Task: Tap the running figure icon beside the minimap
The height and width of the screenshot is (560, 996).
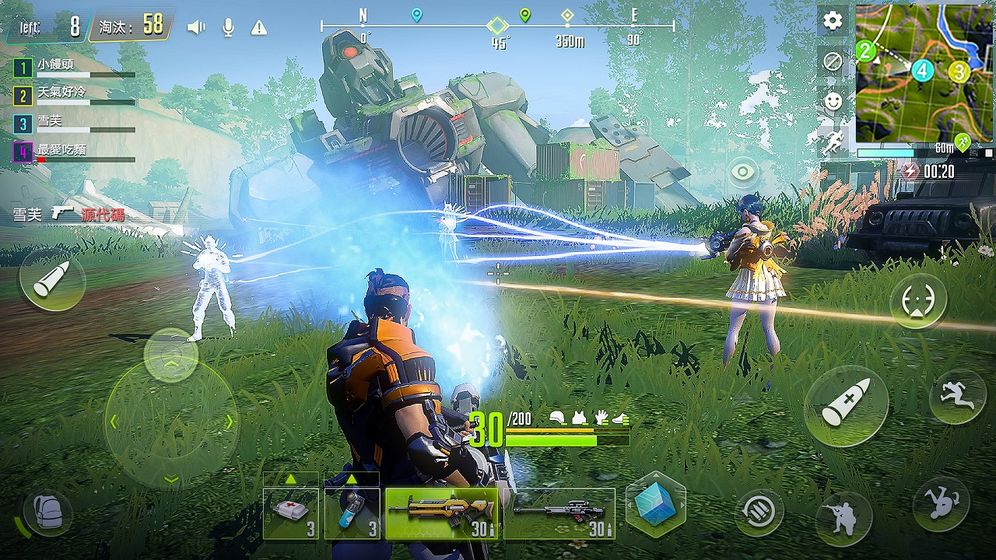Action: [832, 141]
